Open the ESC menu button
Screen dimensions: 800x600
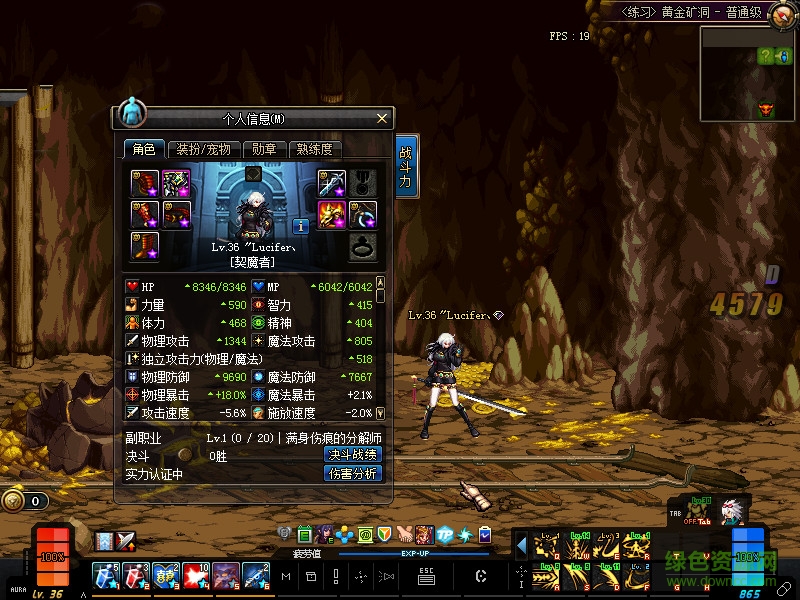click(x=426, y=575)
